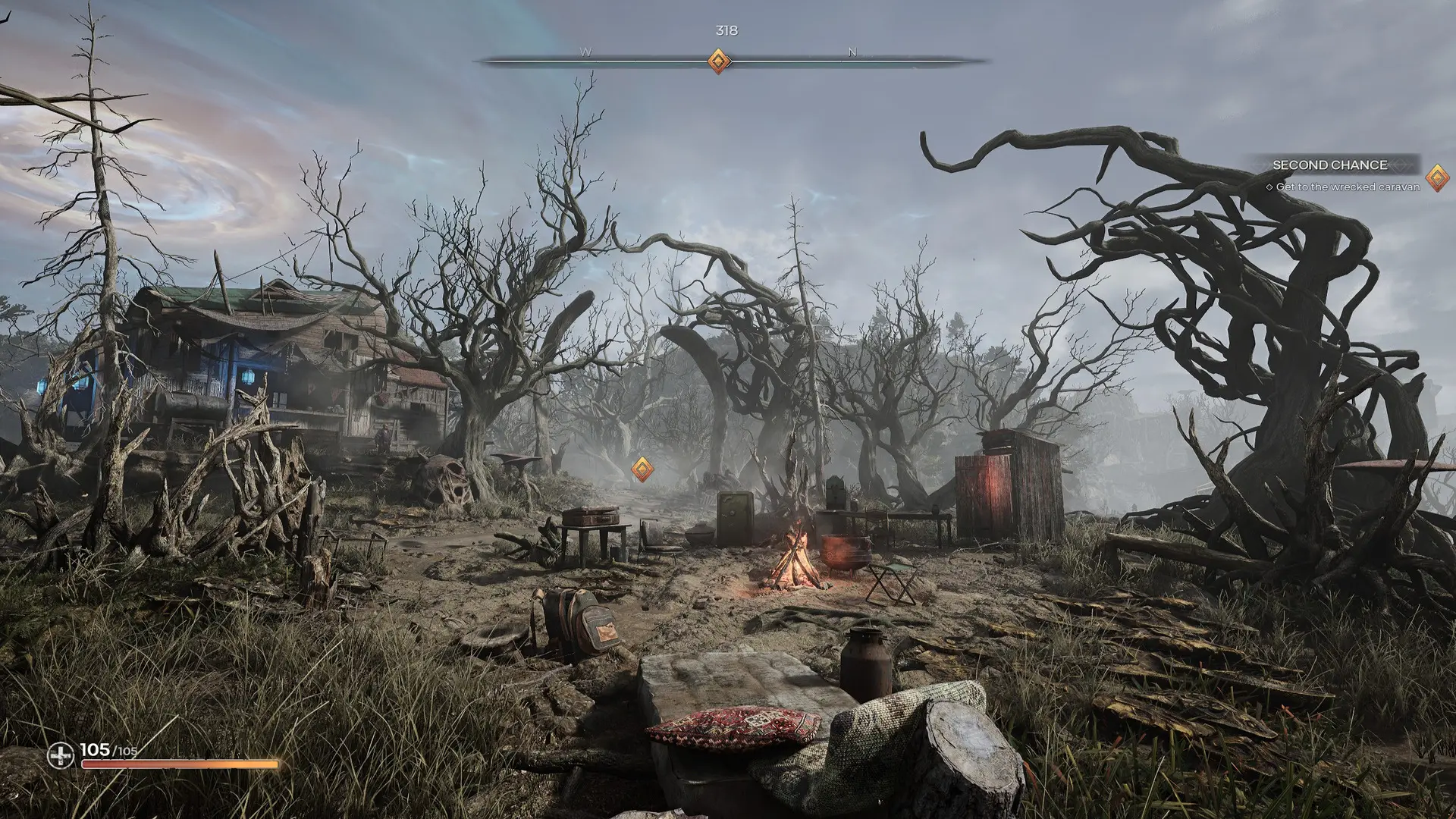
Task: Click the health cross icon
Action: pos(61,755)
